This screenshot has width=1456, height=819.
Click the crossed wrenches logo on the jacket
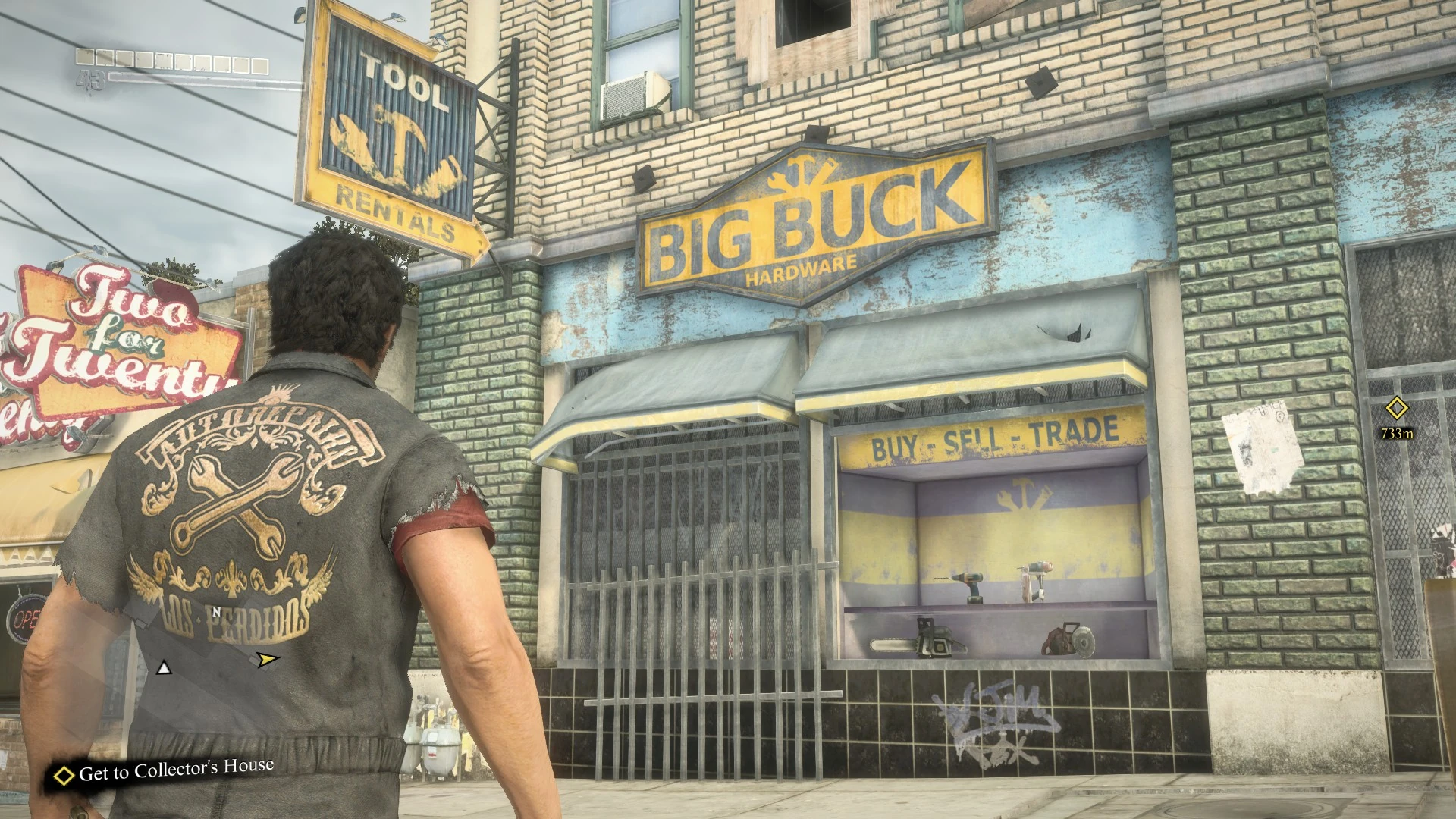point(235,500)
